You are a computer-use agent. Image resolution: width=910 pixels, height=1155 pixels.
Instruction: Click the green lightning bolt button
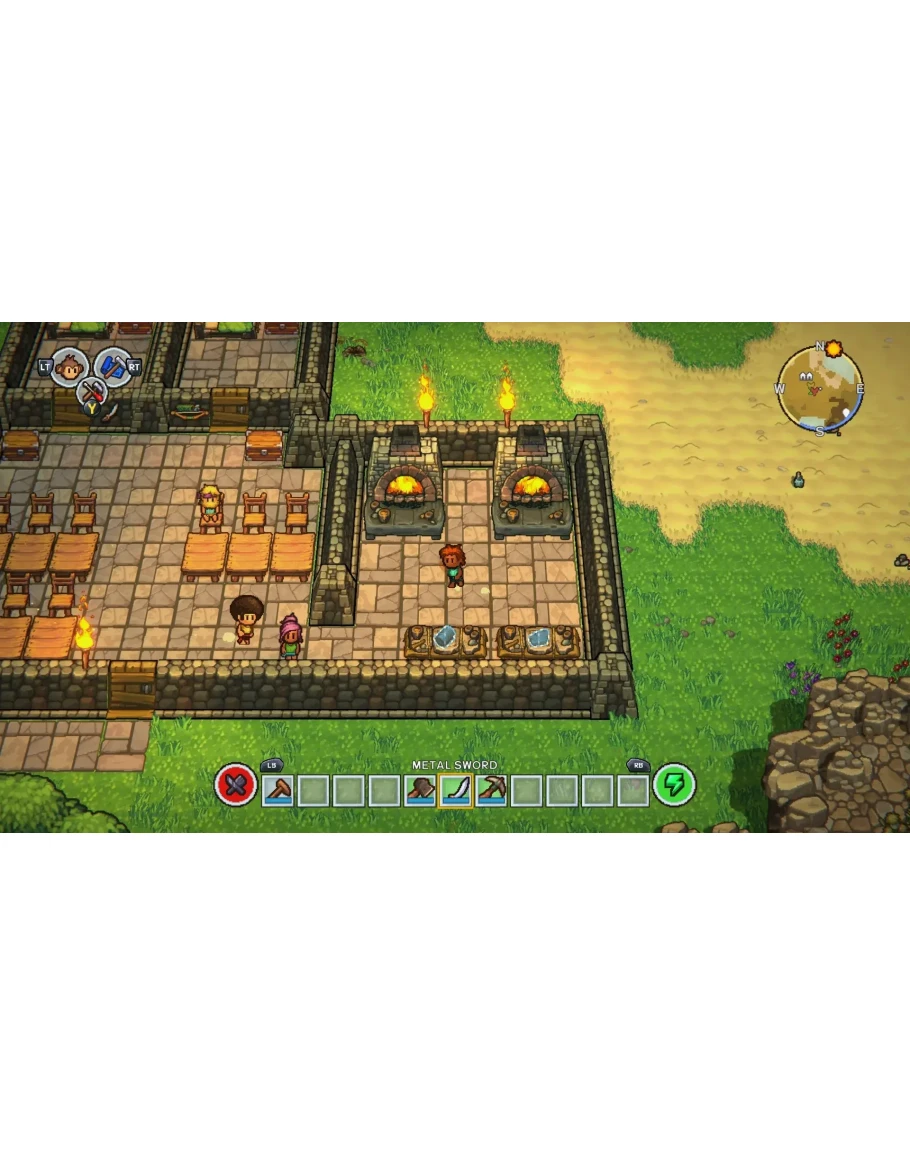click(x=673, y=785)
